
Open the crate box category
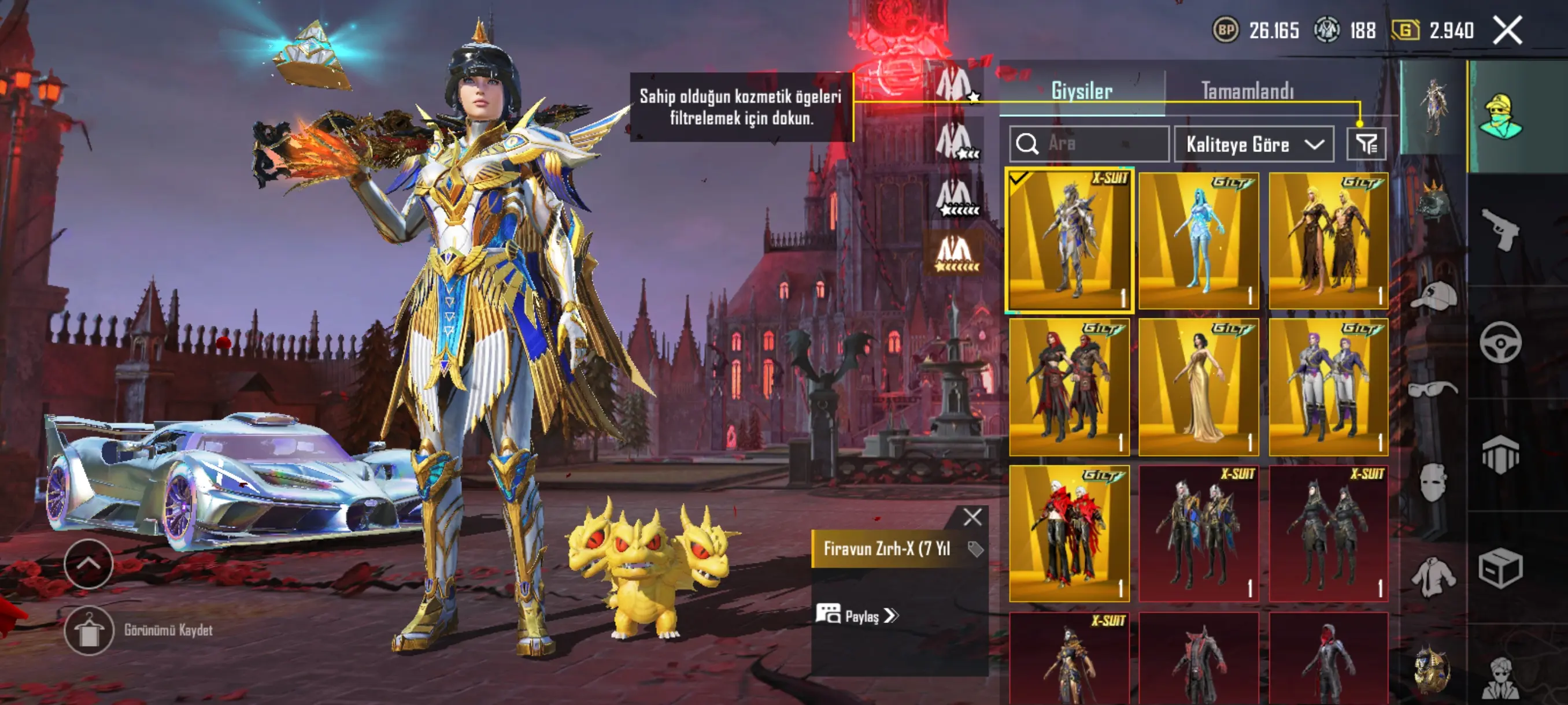point(1500,568)
